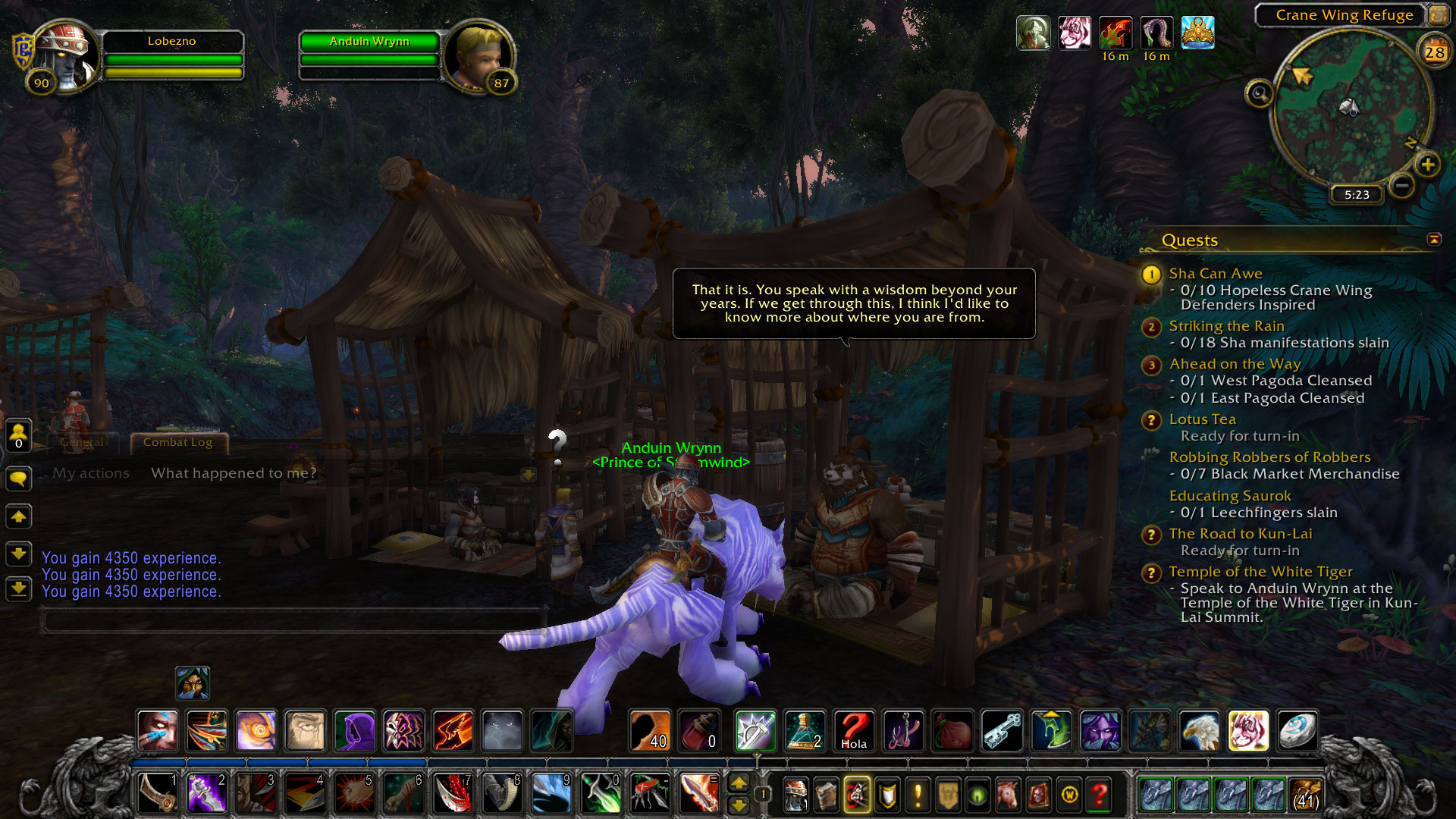Open the quest log exclamation mark button
The width and height of the screenshot is (1456, 819).
pos(918,795)
